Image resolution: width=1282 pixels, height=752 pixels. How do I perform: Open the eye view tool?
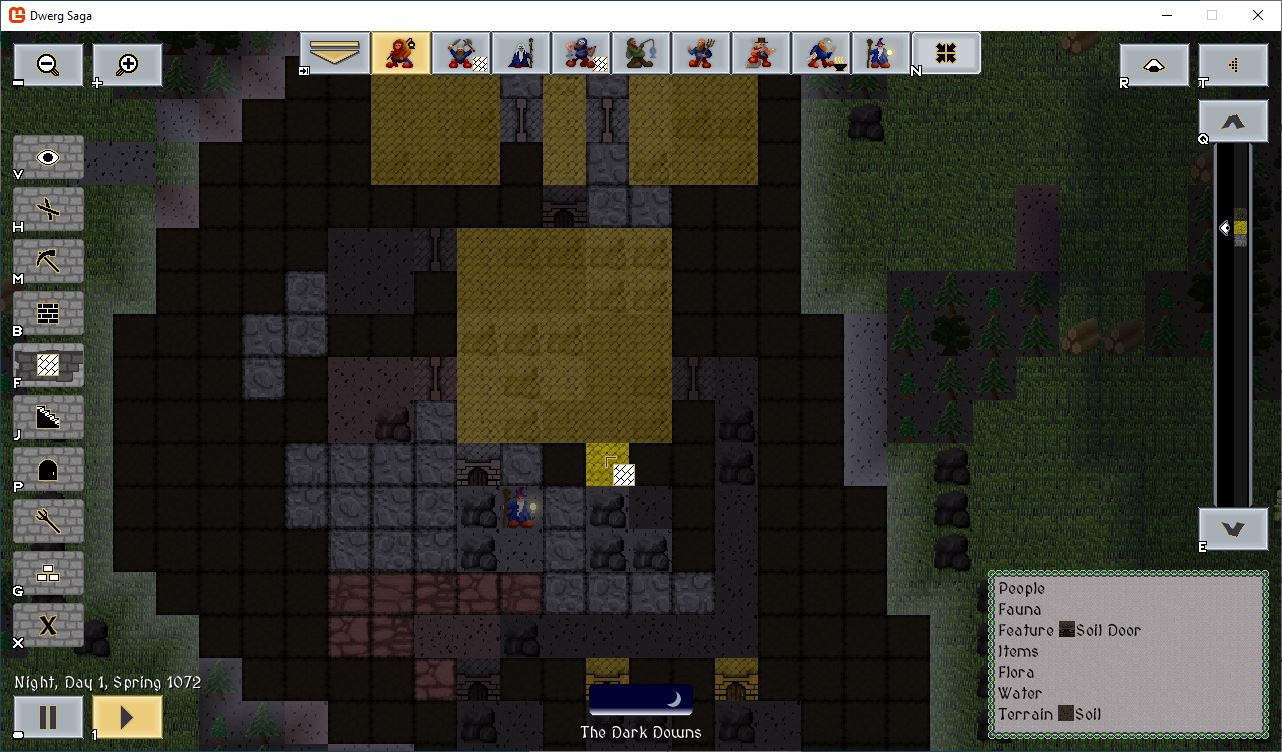click(x=48, y=157)
